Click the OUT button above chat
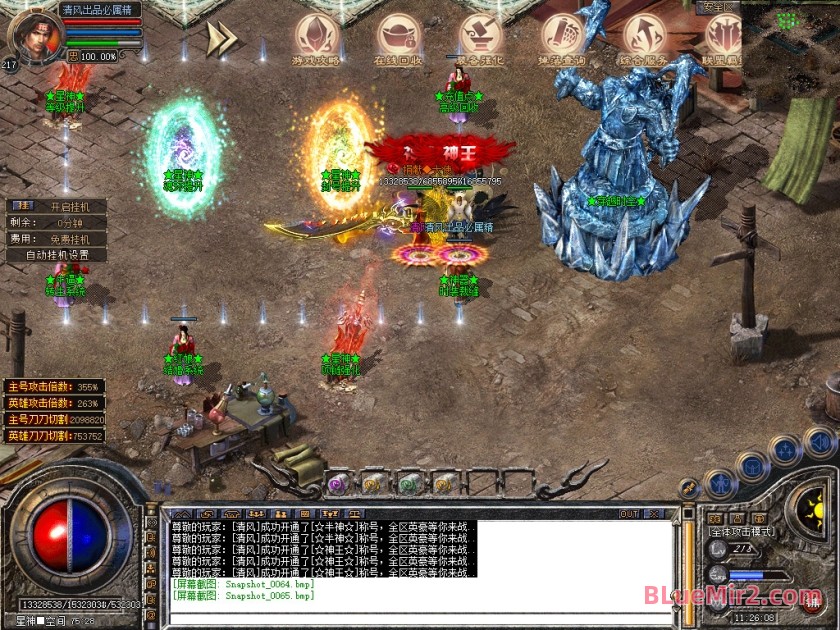This screenshot has height=630, width=840. 629,514
